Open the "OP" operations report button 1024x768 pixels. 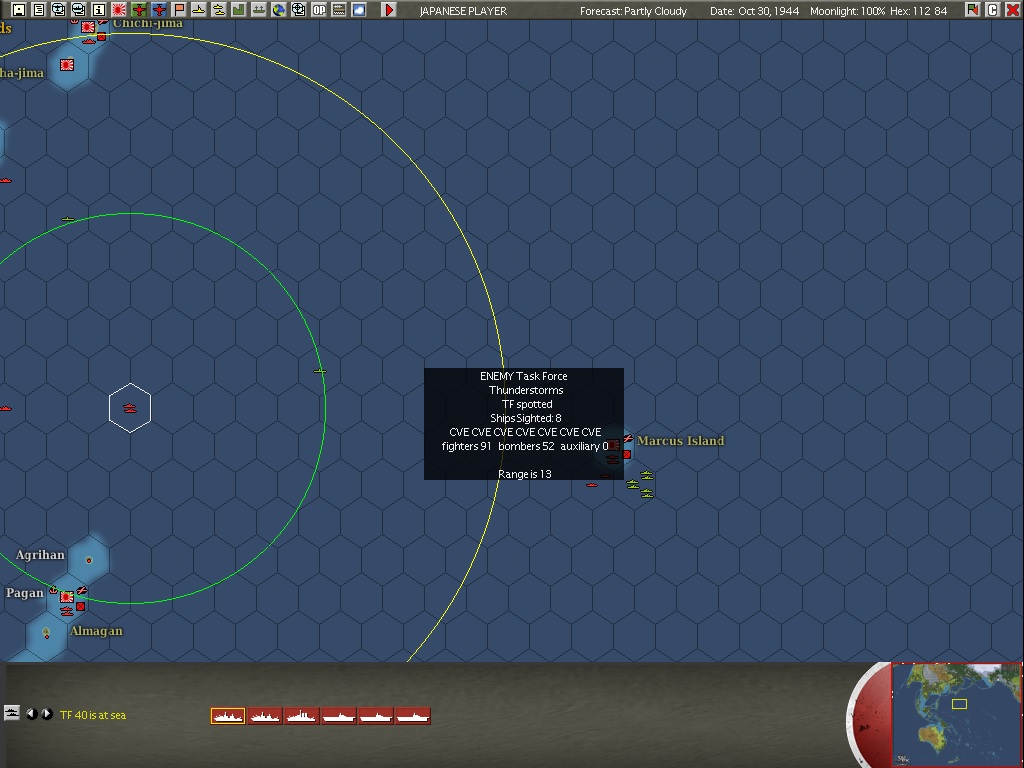[x=319, y=10]
